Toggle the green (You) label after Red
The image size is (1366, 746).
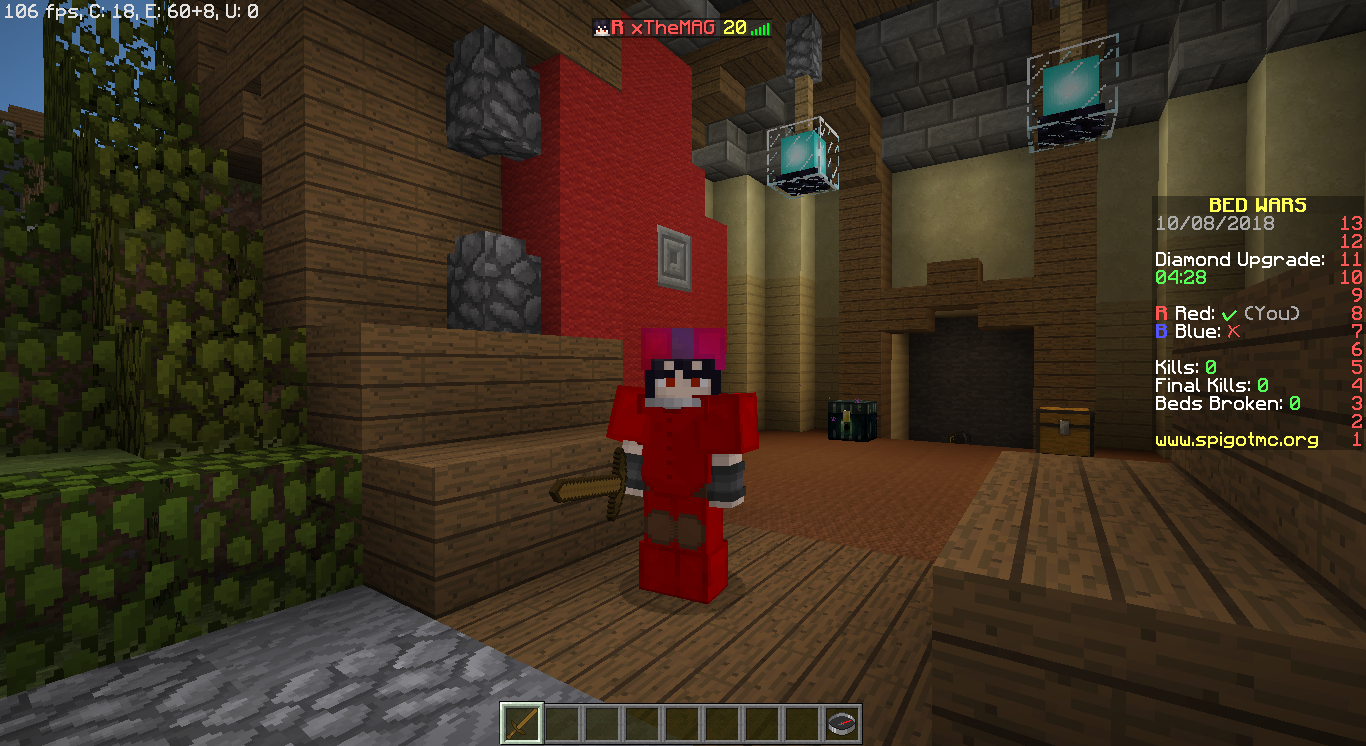1272,312
